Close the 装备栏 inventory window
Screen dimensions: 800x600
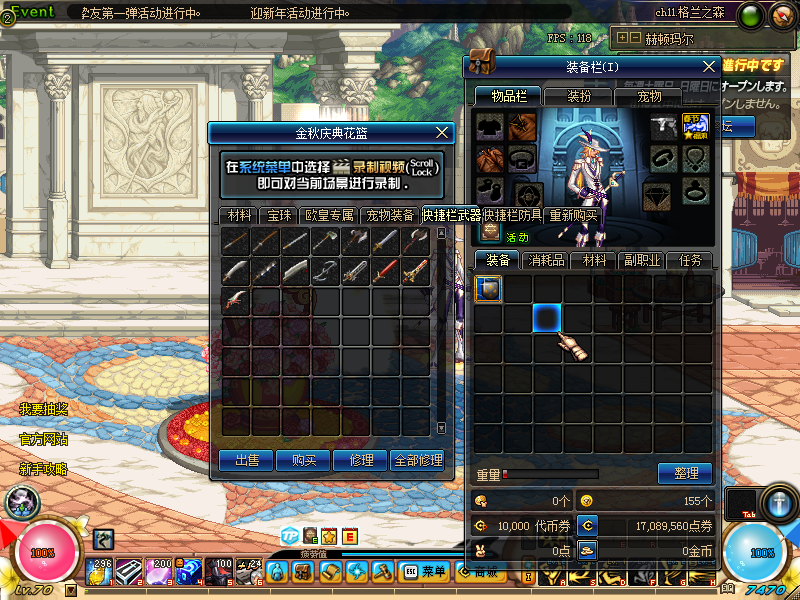(x=709, y=66)
